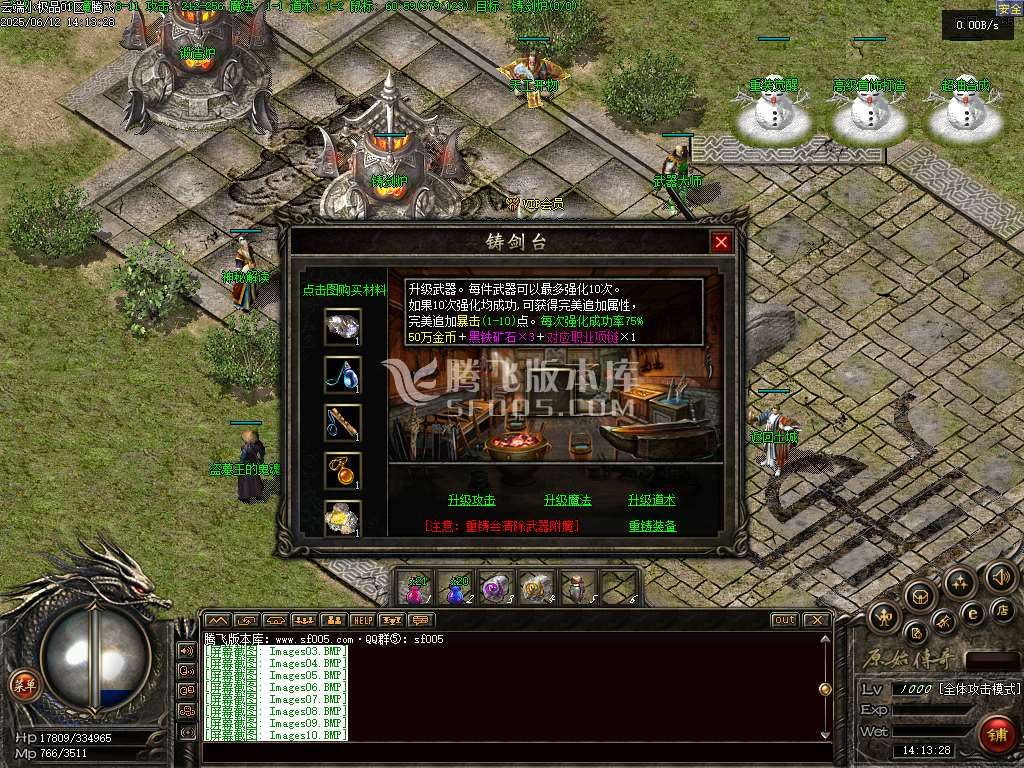Choose the 升级道术 upgrade option

[651, 501]
